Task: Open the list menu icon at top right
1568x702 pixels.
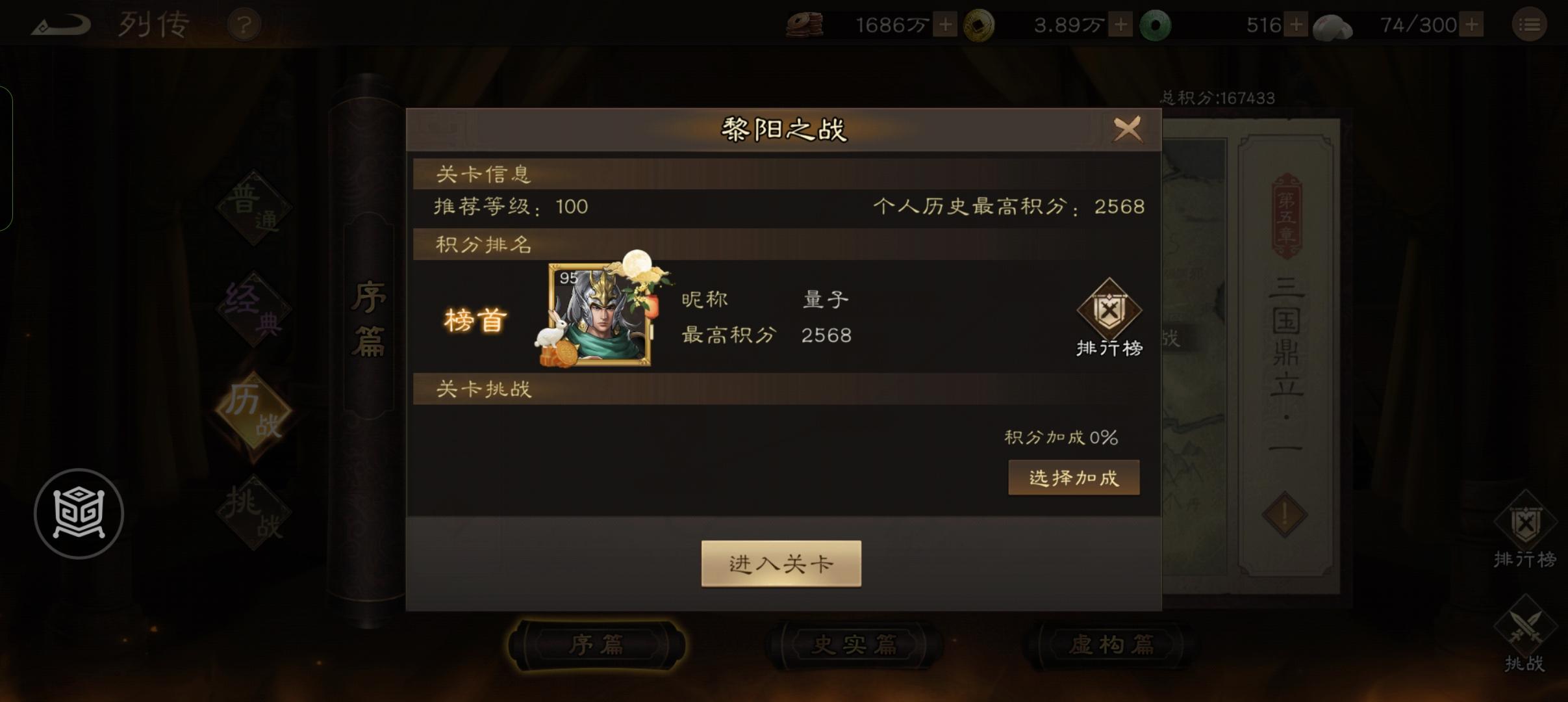Action: 1530,24
